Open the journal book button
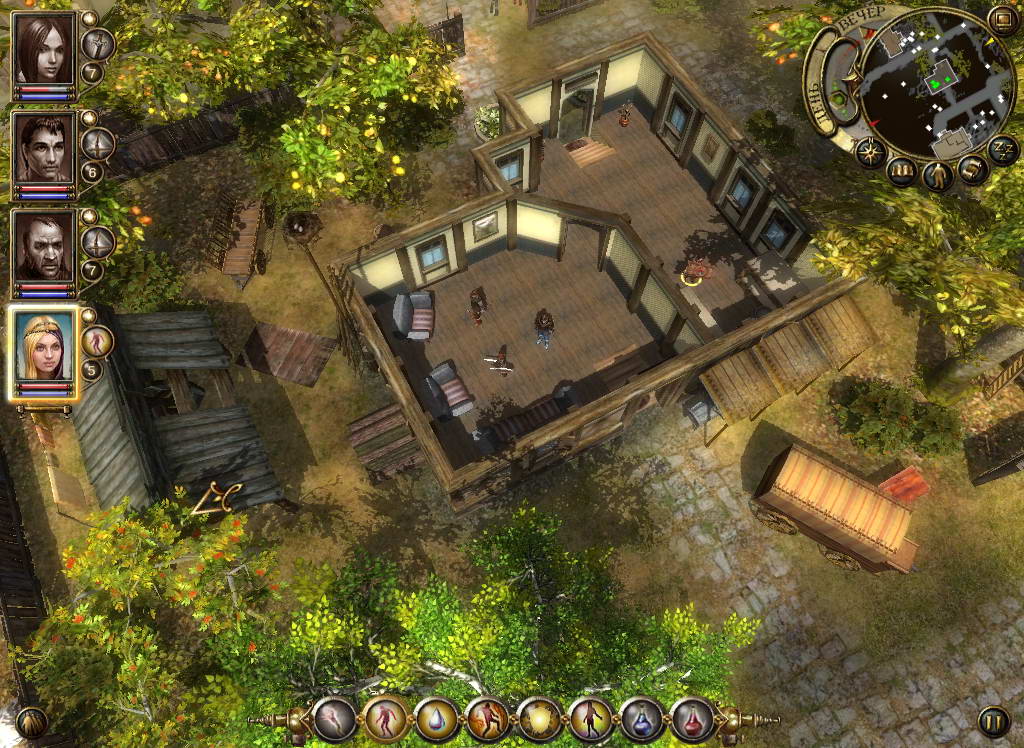The width and height of the screenshot is (1024, 748). point(902,172)
